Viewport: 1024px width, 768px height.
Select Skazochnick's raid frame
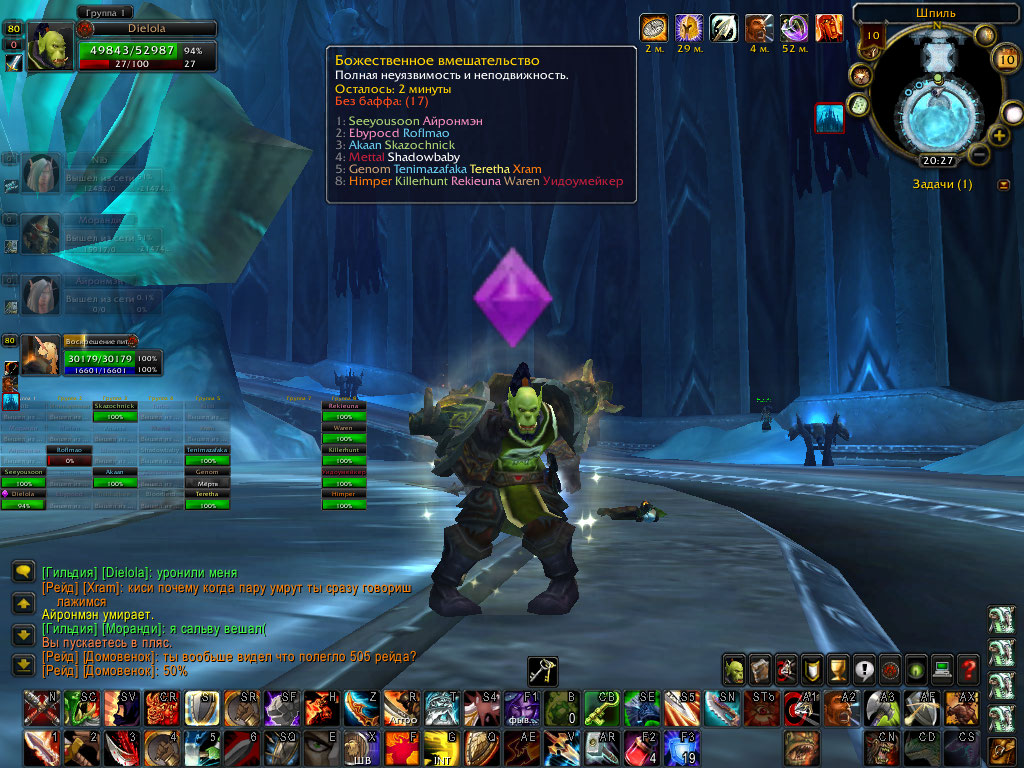(113, 408)
